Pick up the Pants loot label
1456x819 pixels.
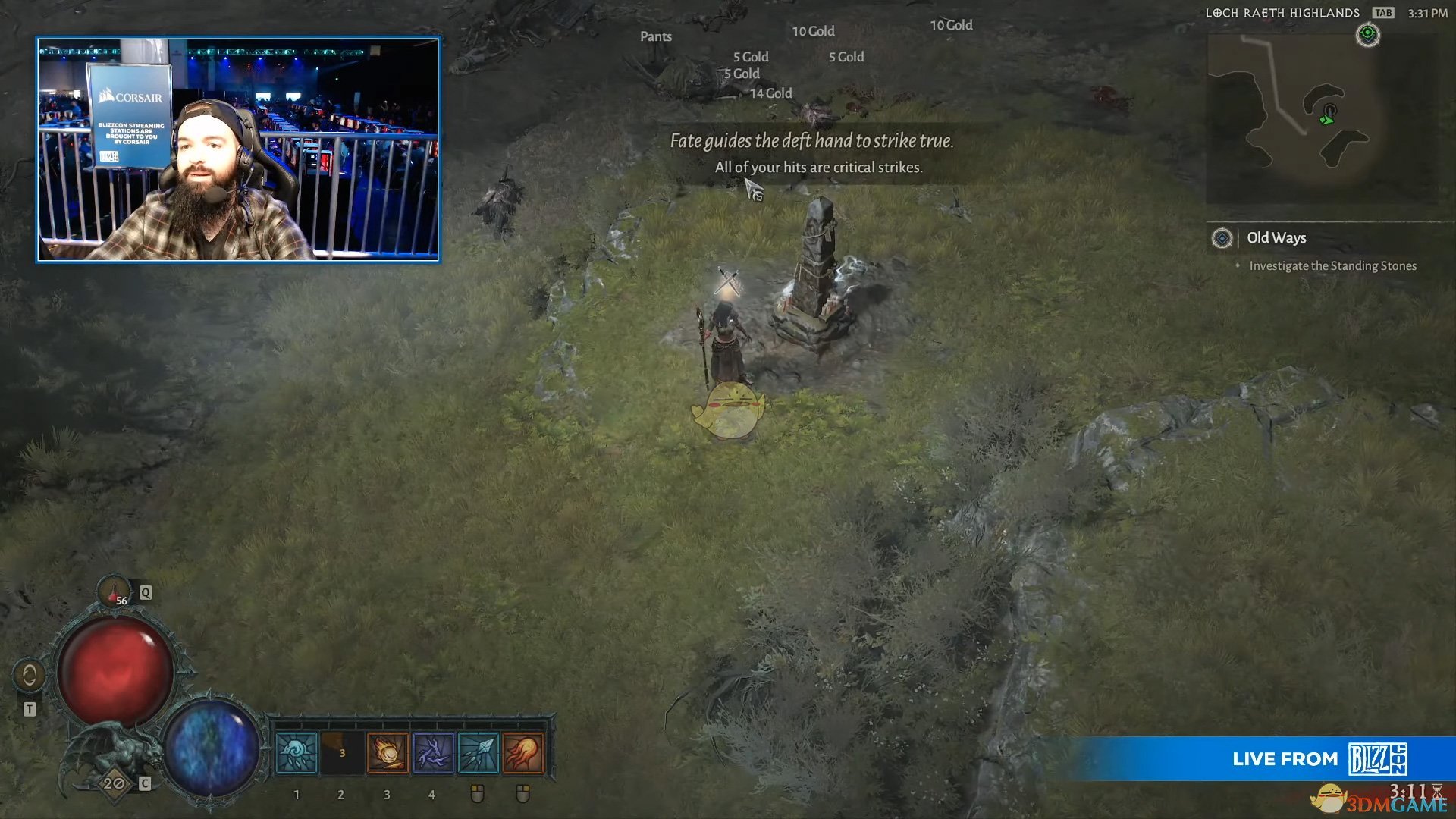[x=656, y=36]
